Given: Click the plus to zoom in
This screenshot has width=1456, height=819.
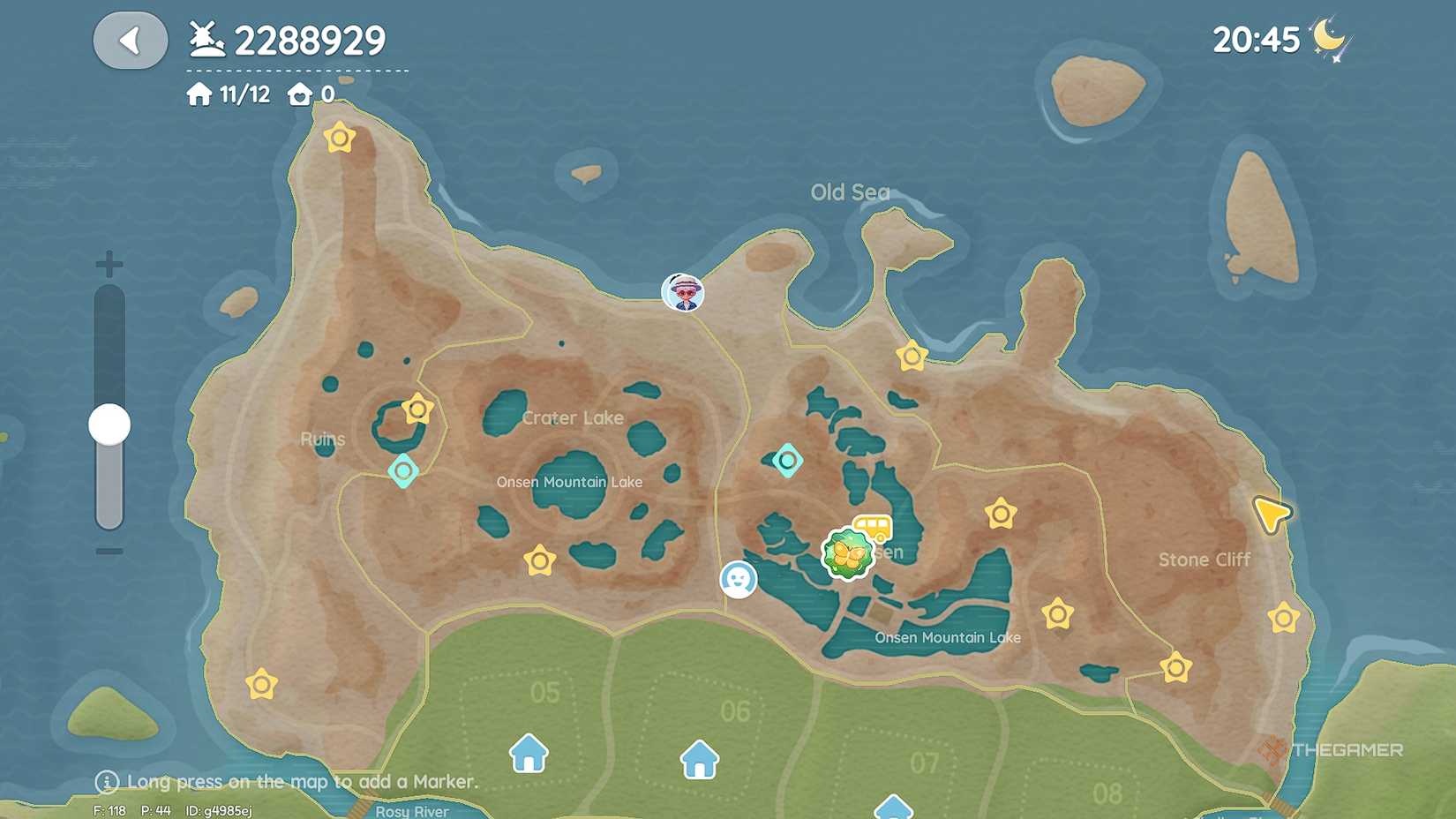Looking at the screenshot, I should point(109,263).
